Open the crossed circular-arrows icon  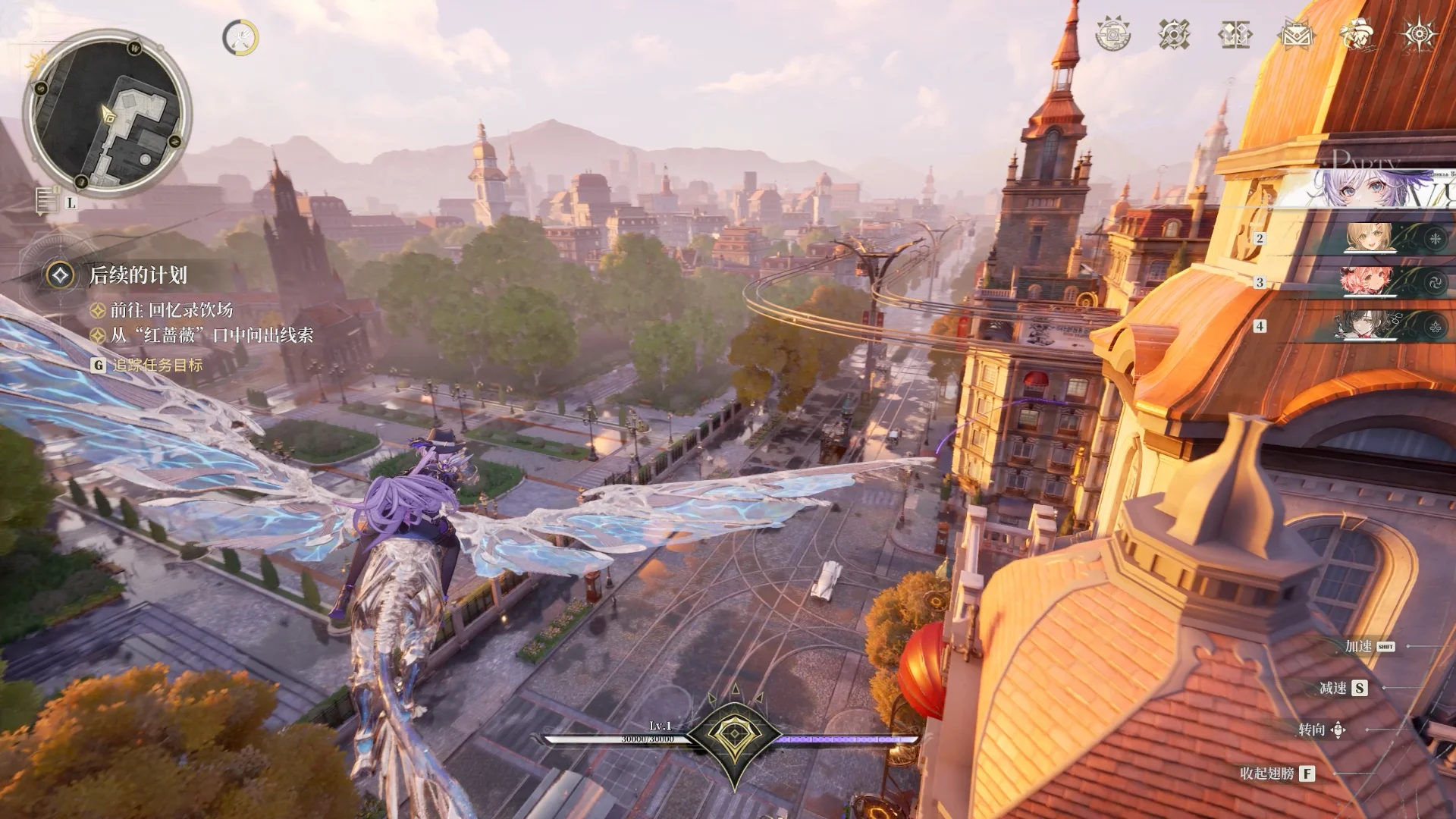(x=1174, y=34)
